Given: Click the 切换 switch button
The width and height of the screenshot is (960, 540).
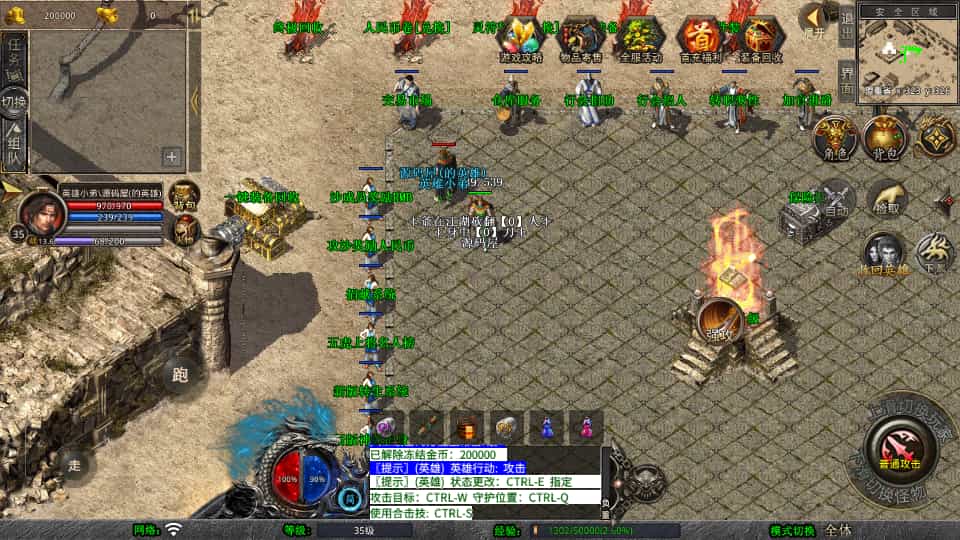Looking at the screenshot, I should tap(15, 101).
